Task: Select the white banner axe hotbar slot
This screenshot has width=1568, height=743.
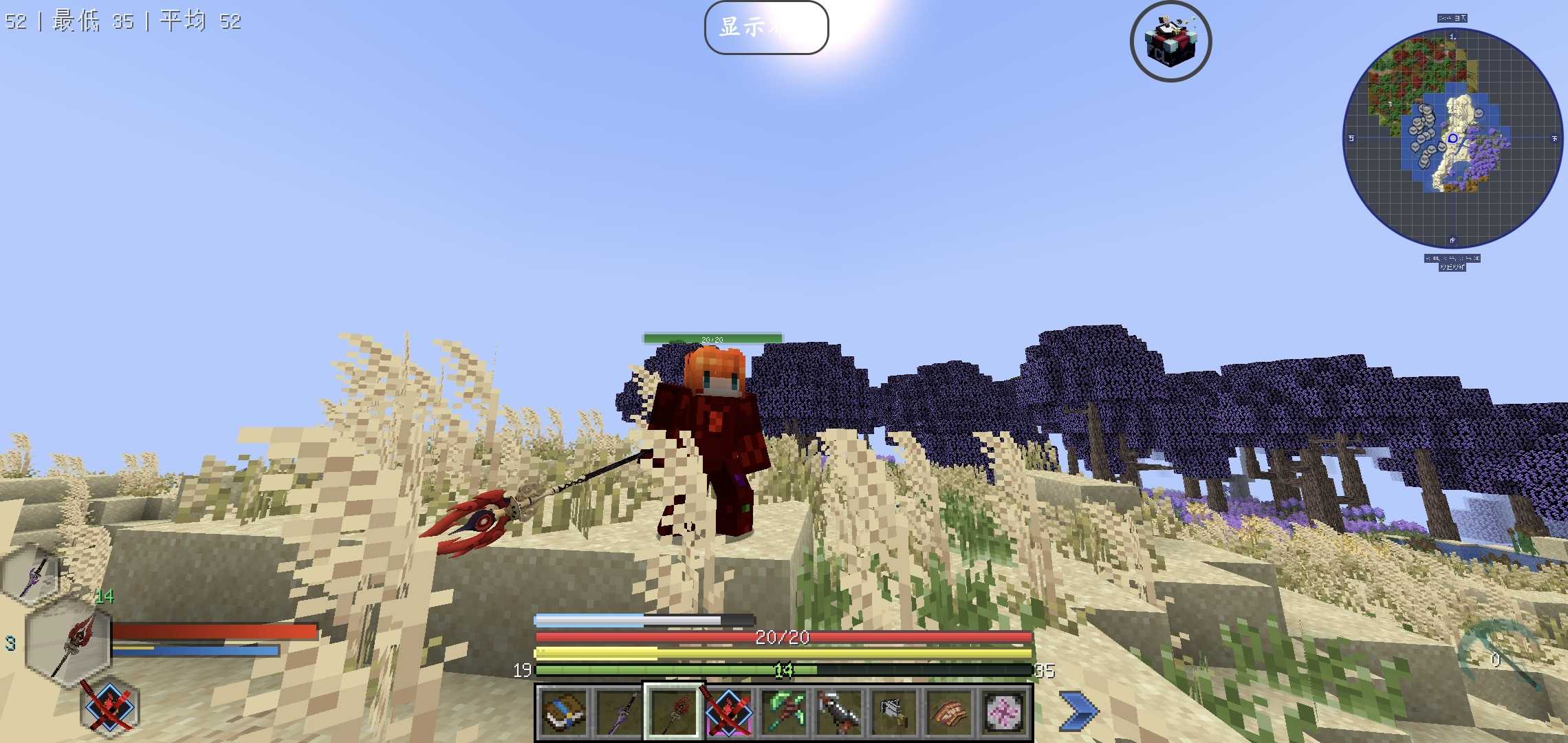Action: pos(894,712)
